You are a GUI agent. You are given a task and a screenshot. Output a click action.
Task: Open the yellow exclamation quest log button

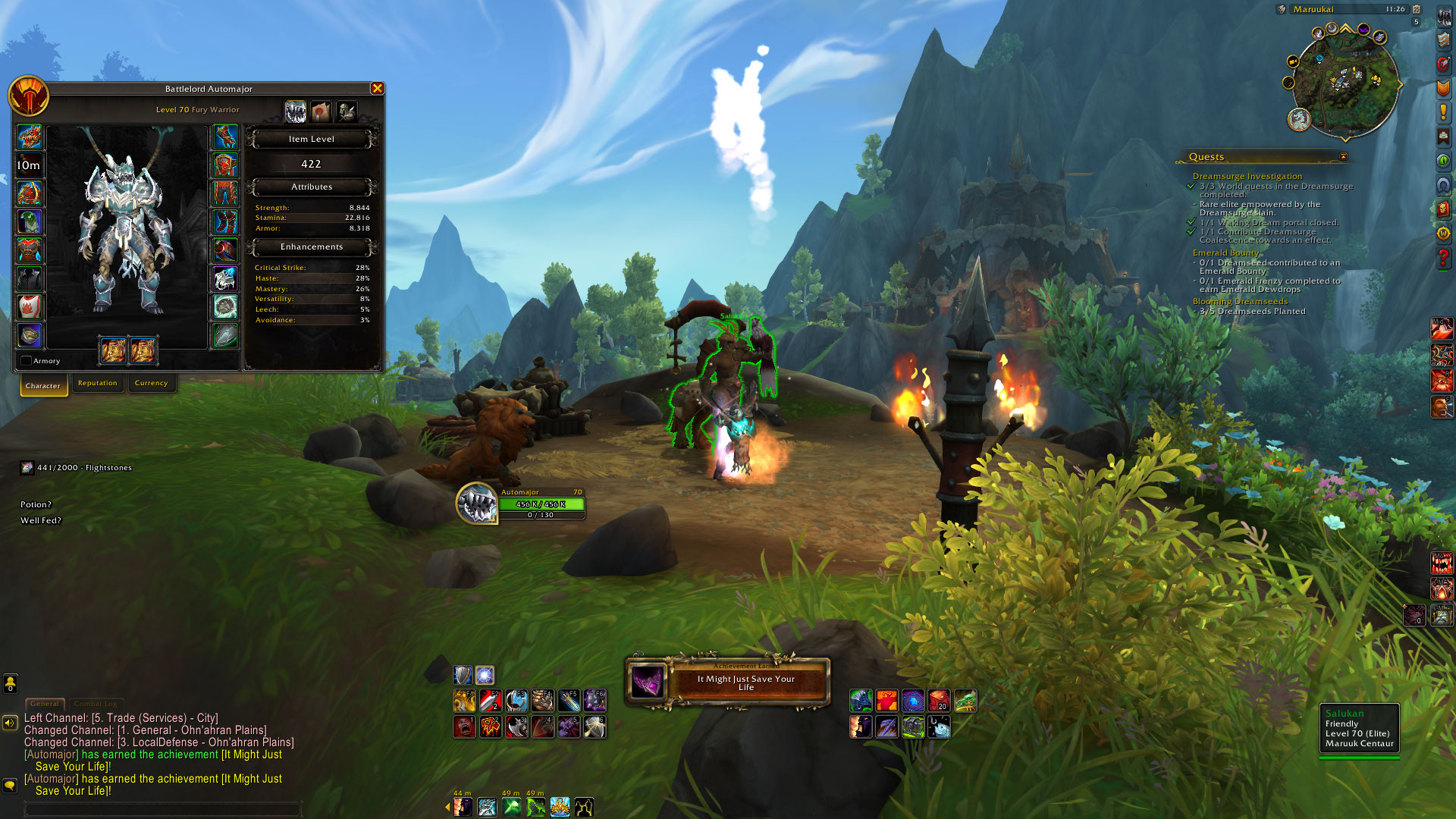pyautogui.click(x=1443, y=112)
